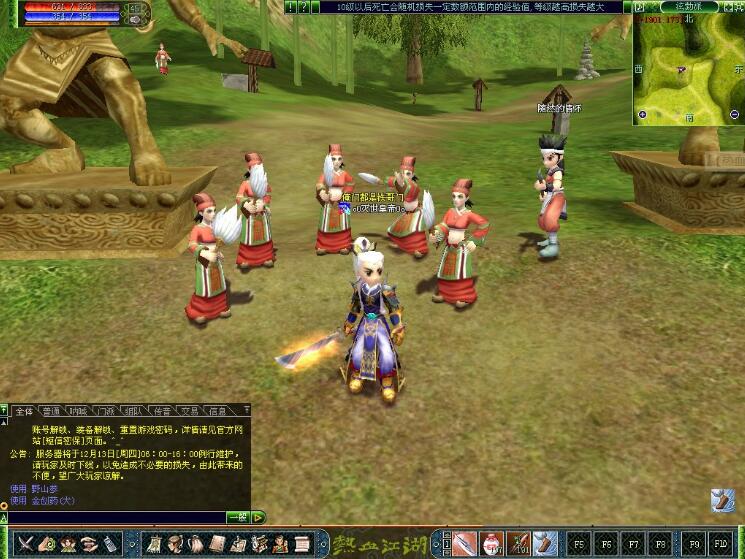The image size is (745, 559).
Task: Open the 传音 whisper chat tab
Action: (x=162, y=410)
